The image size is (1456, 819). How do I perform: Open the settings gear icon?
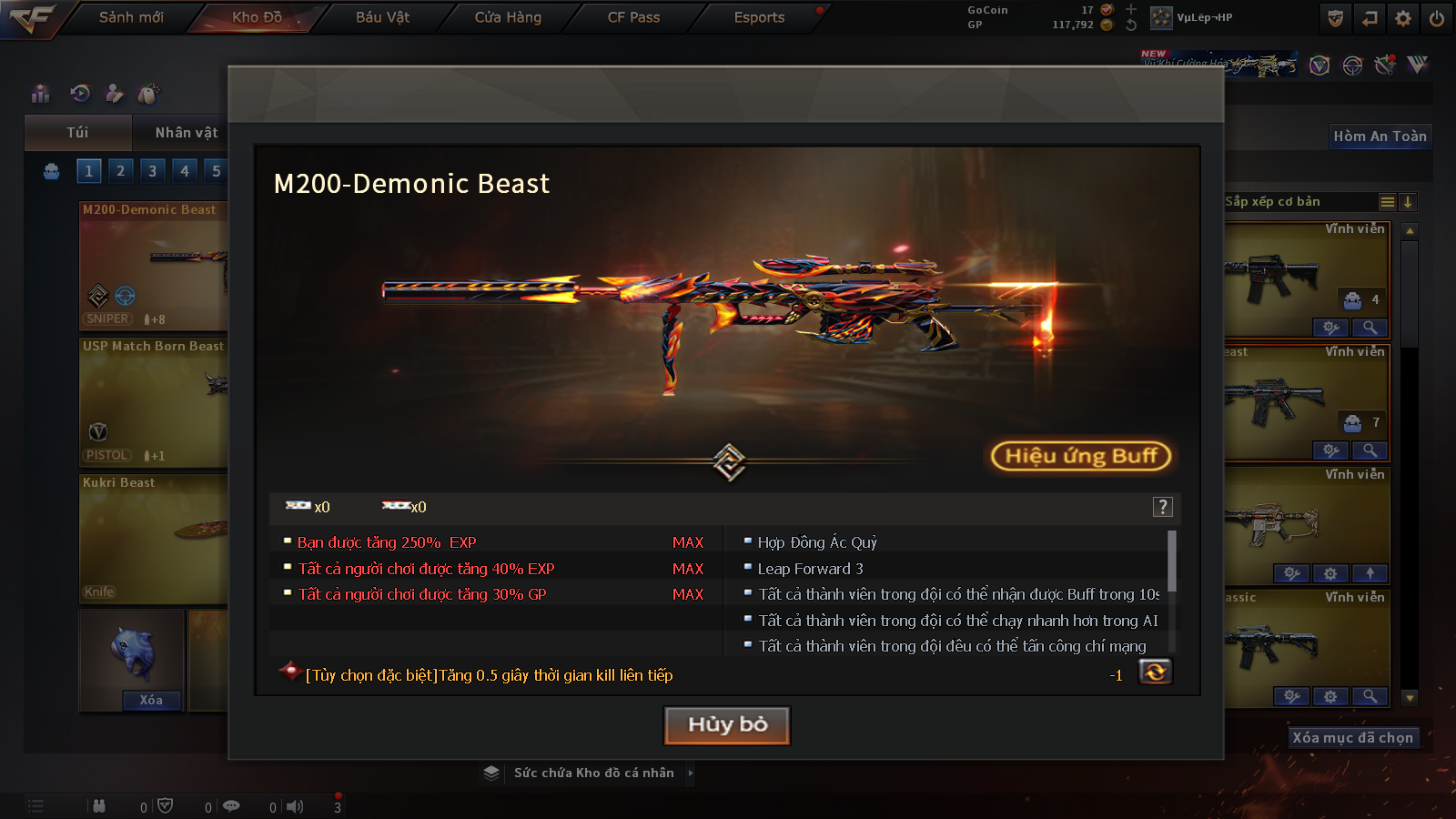(1403, 18)
